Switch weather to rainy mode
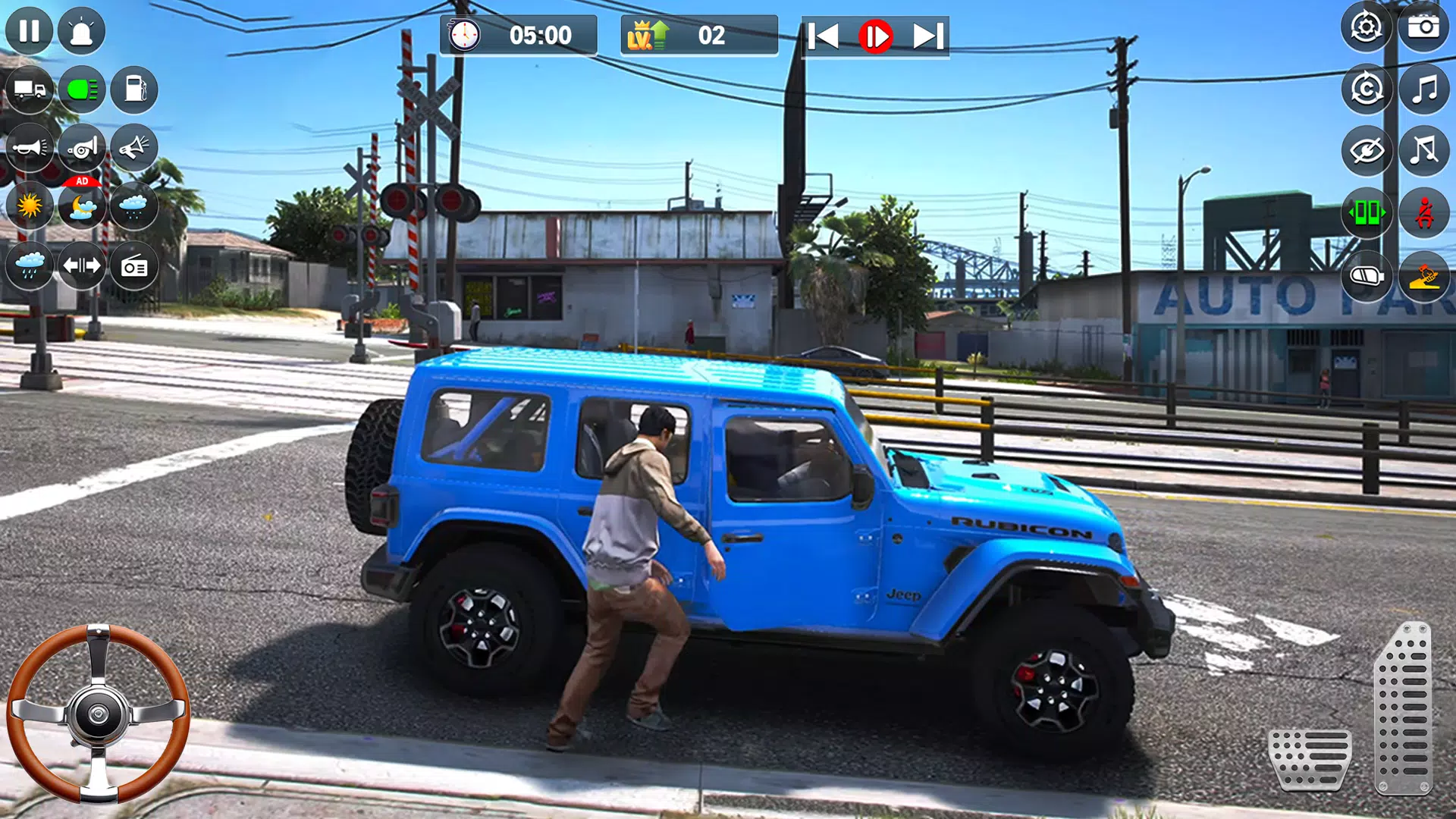 pos(30,265)
